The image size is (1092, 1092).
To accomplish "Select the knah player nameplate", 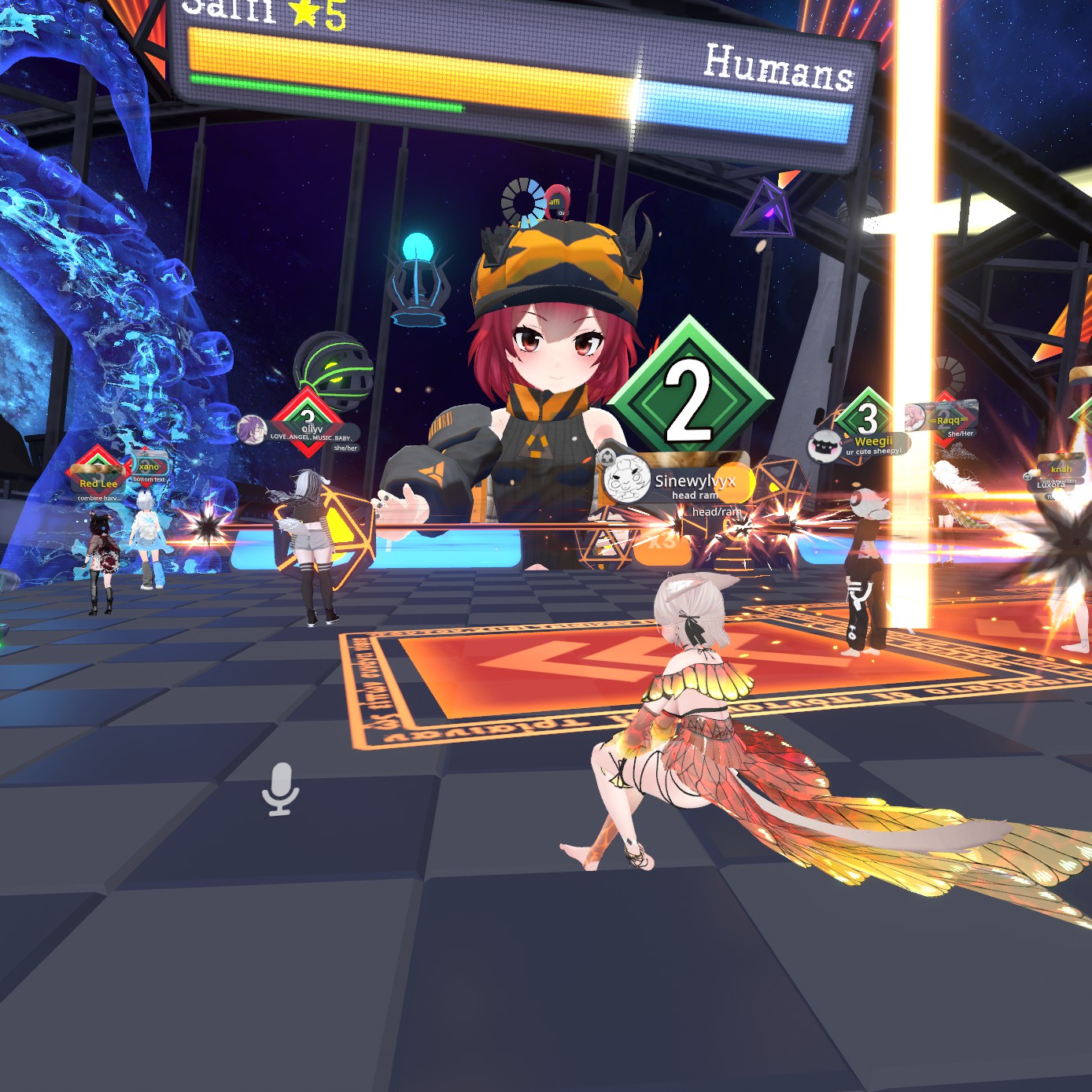I will click(x=1061, y=469).
